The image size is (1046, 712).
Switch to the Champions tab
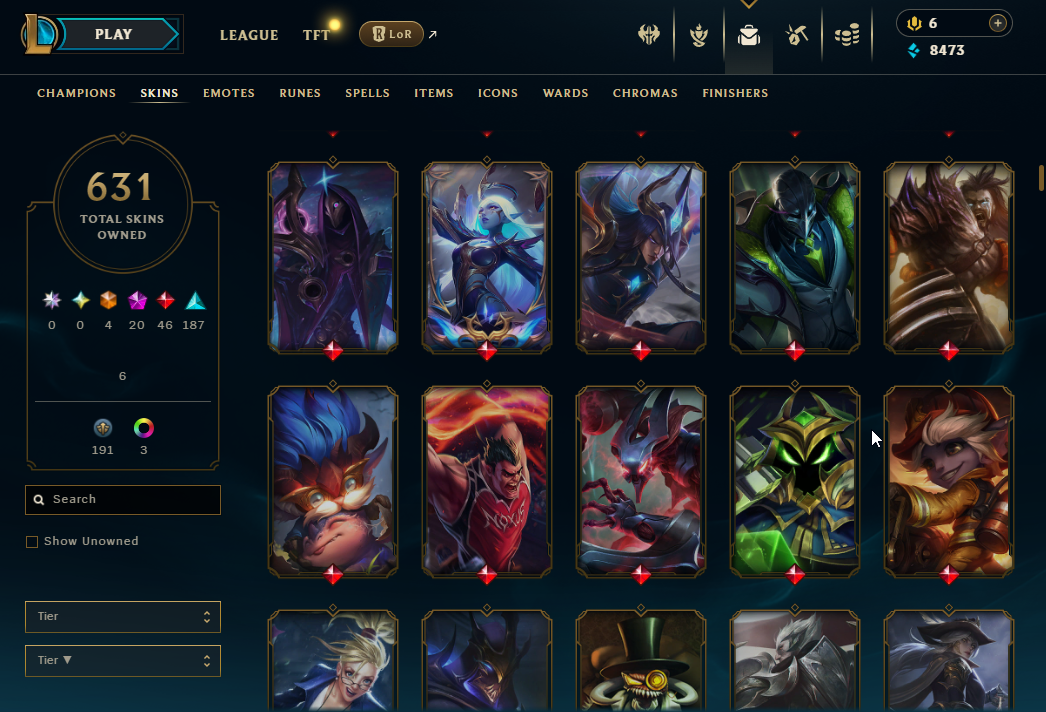pyautogui.click(x=77, y=93)
